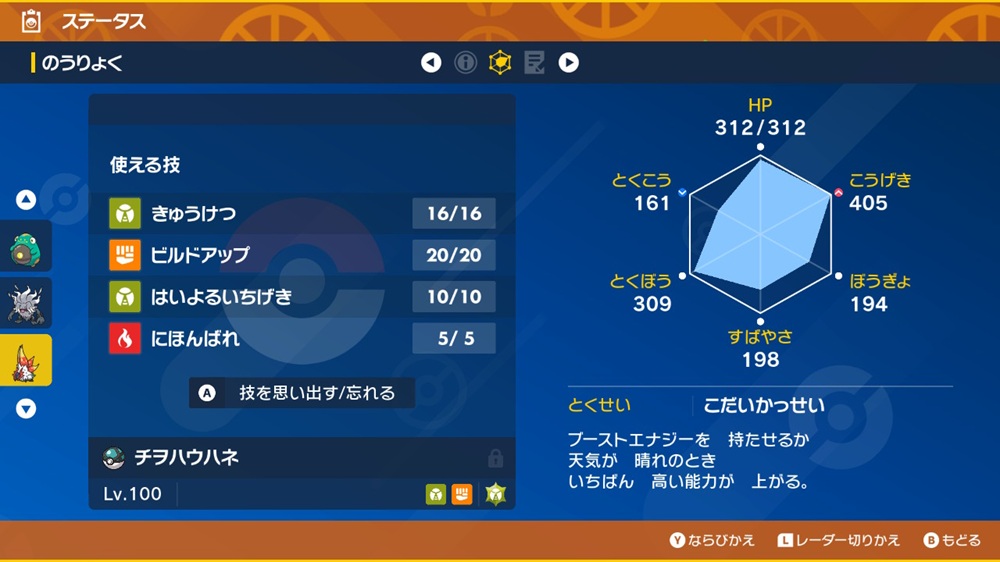1000x562 pixels.
Task: Click the もどる back option
Action: 952,540
